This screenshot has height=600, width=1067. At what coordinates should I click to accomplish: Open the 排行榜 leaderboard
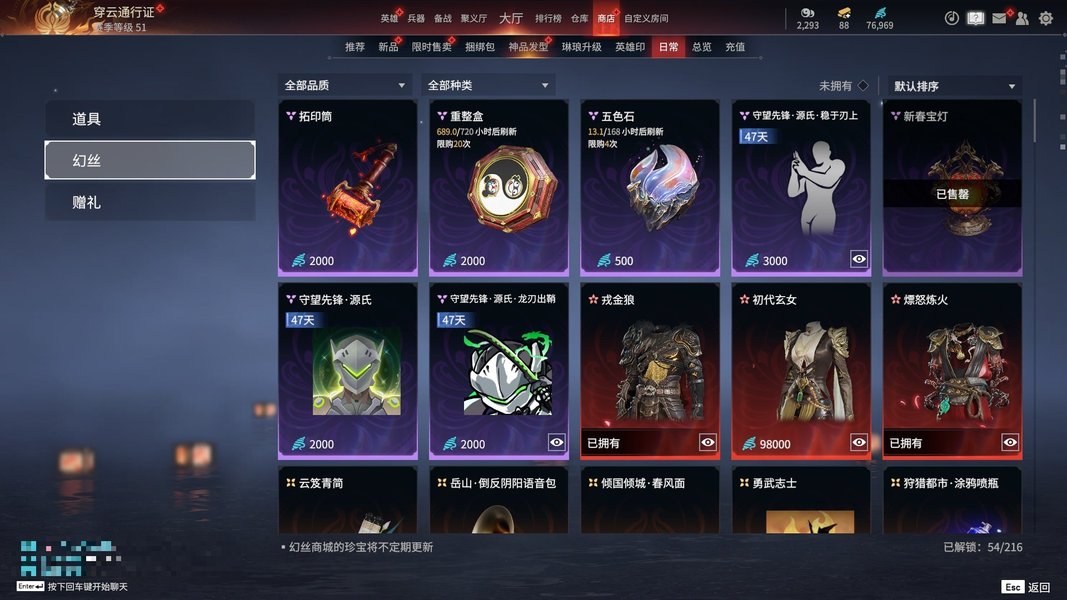(548, 18)
